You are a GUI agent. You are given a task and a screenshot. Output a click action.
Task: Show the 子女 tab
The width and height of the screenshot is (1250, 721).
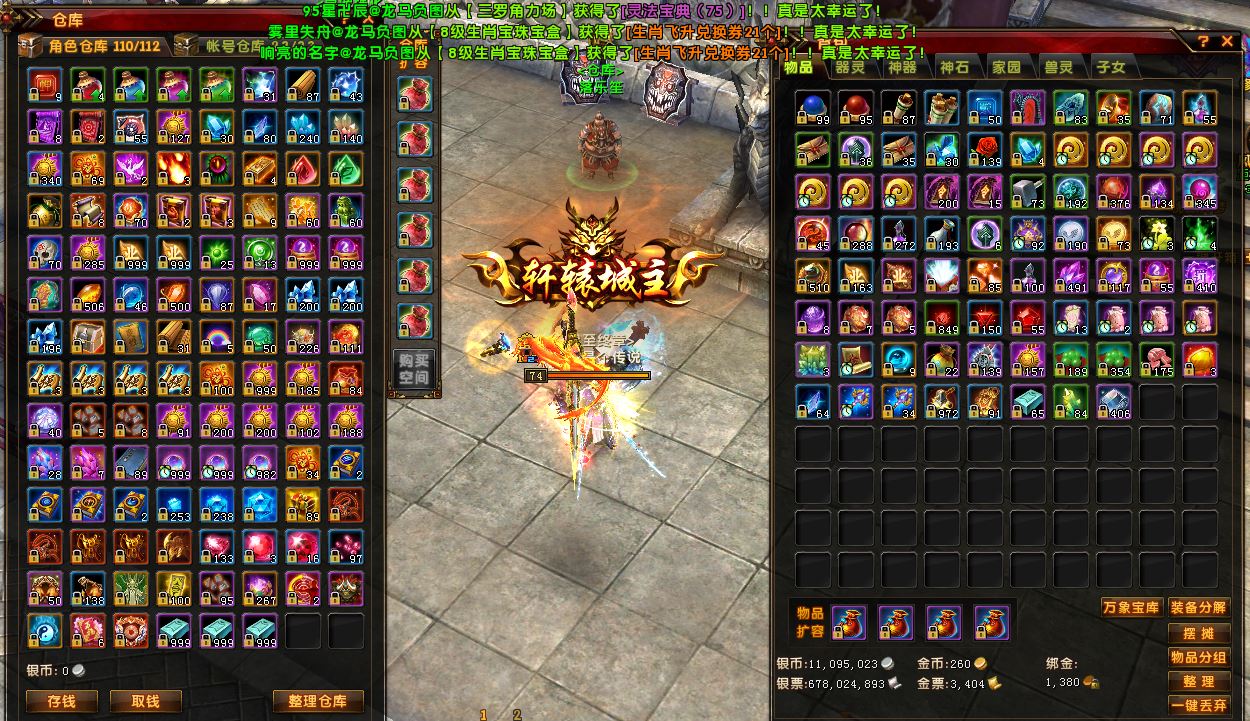(1110, 67)
